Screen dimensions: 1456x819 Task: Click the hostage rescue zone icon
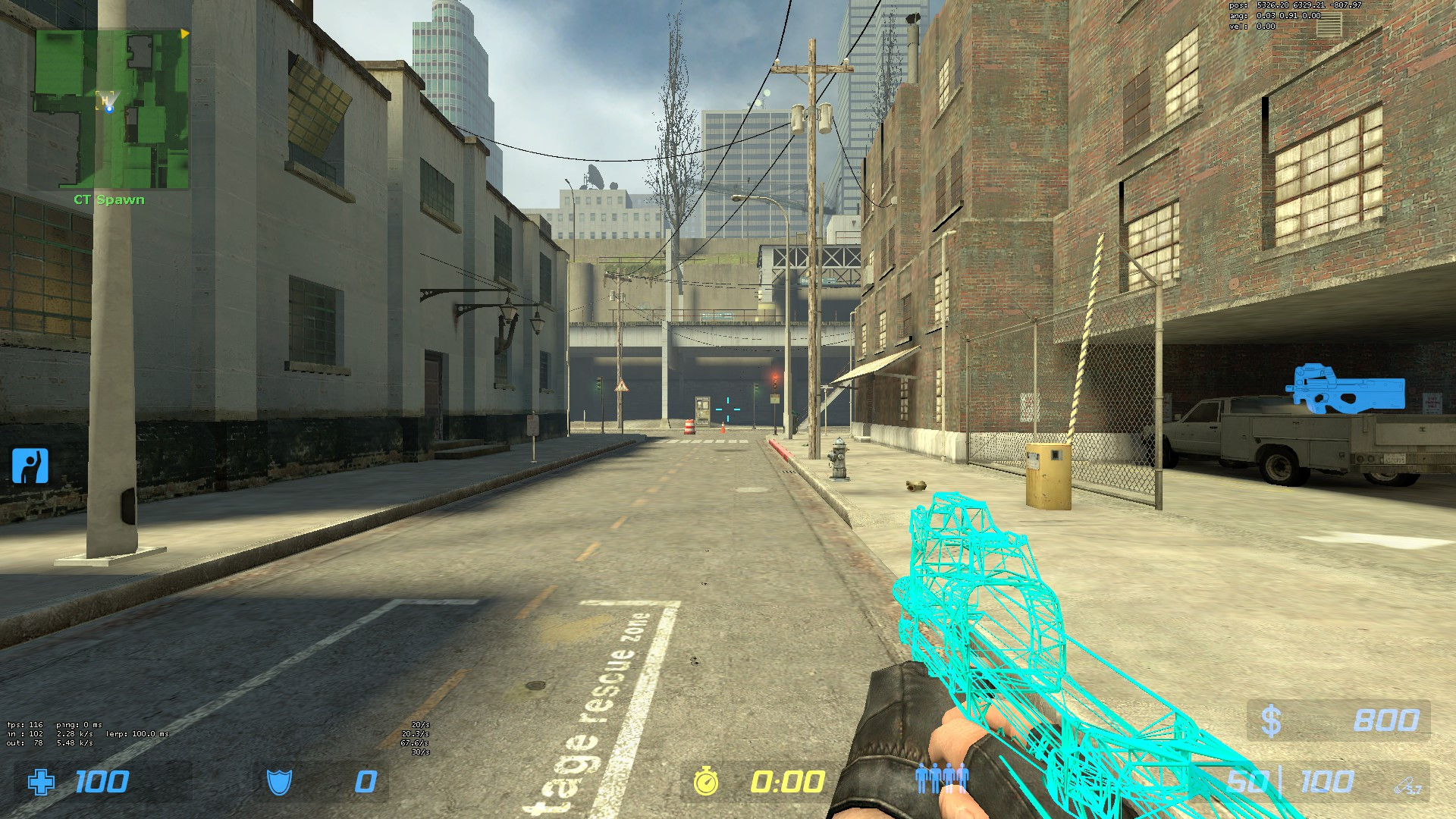click(x=30, y=465)
